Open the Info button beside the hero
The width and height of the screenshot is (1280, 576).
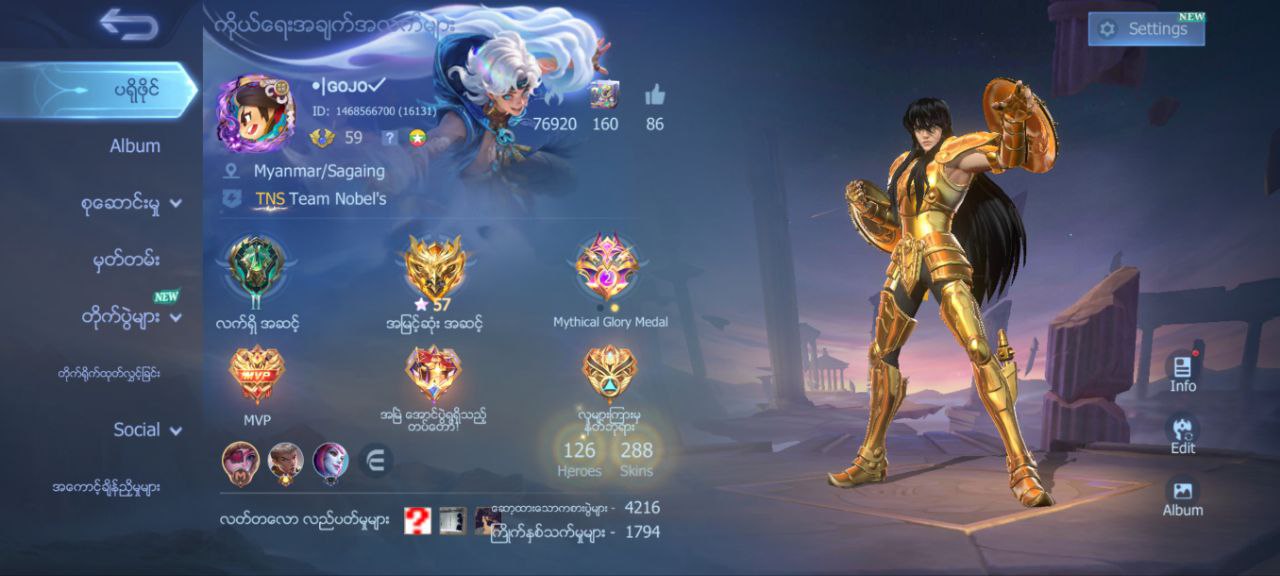tap(1183, 372)
